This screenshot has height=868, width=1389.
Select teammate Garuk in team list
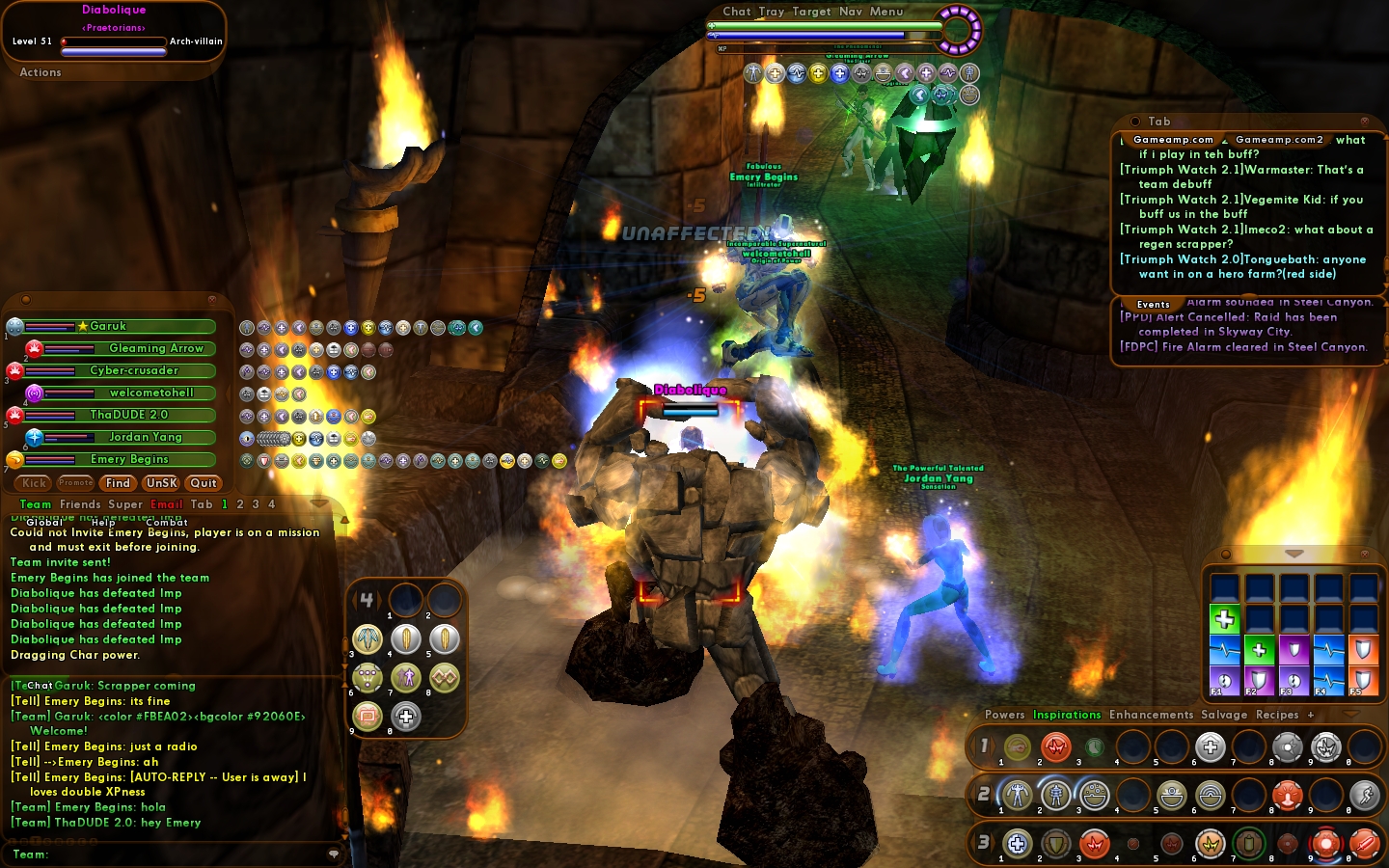pos(109,327)
